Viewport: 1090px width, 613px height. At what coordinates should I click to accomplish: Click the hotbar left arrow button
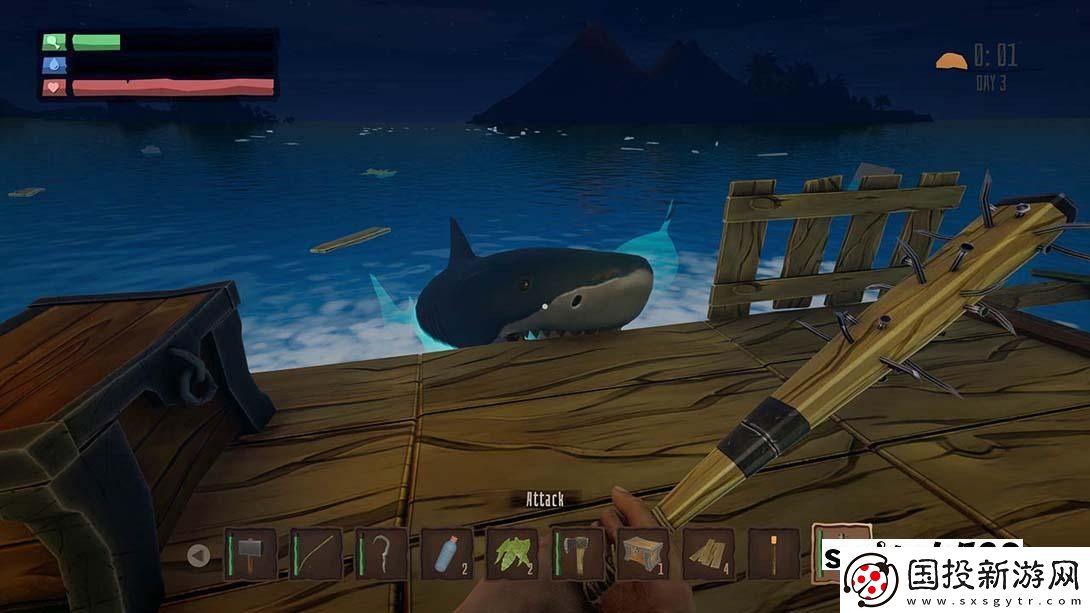pos(200,554)
